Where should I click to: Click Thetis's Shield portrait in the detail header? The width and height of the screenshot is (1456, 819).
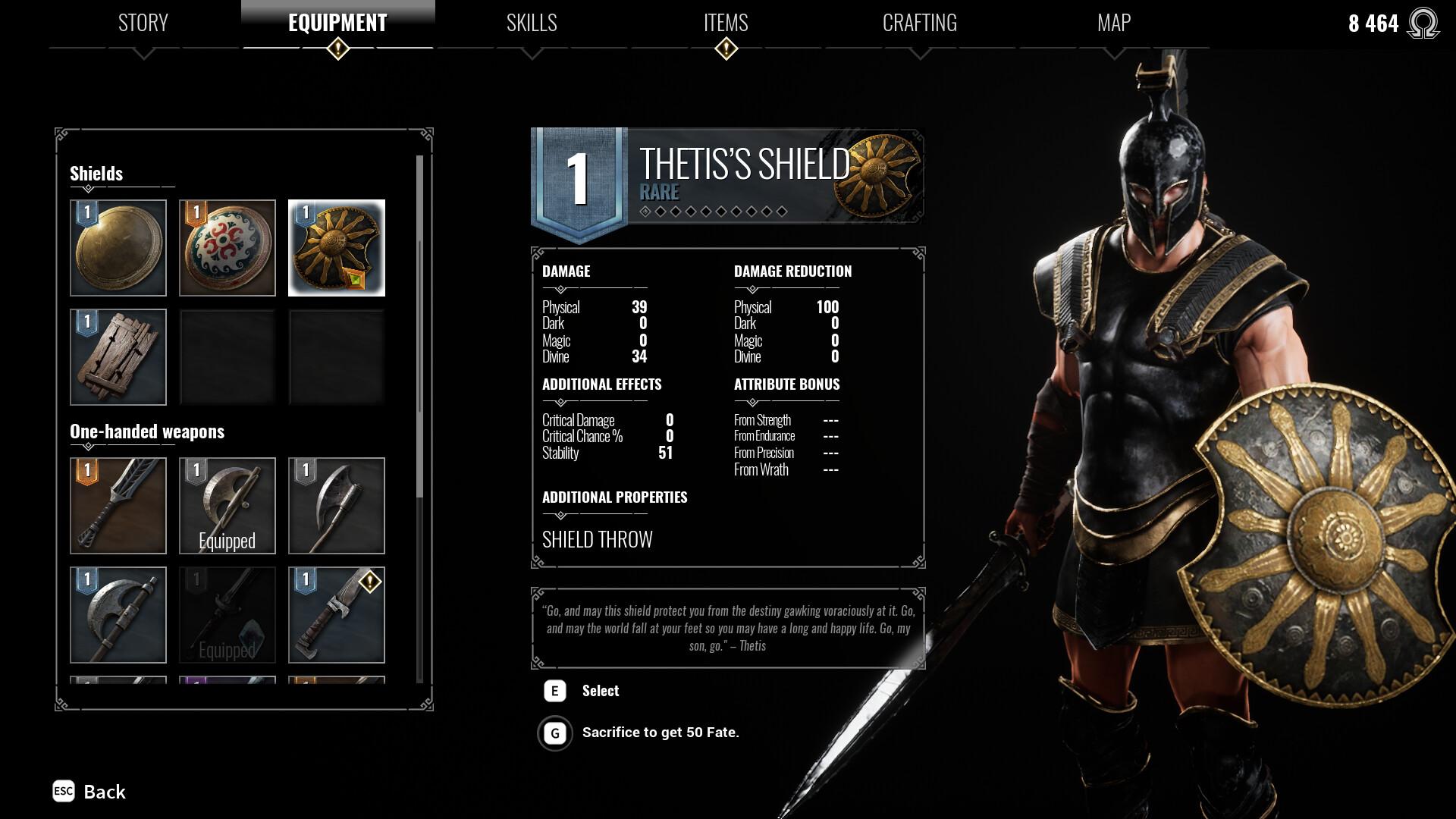877,174
